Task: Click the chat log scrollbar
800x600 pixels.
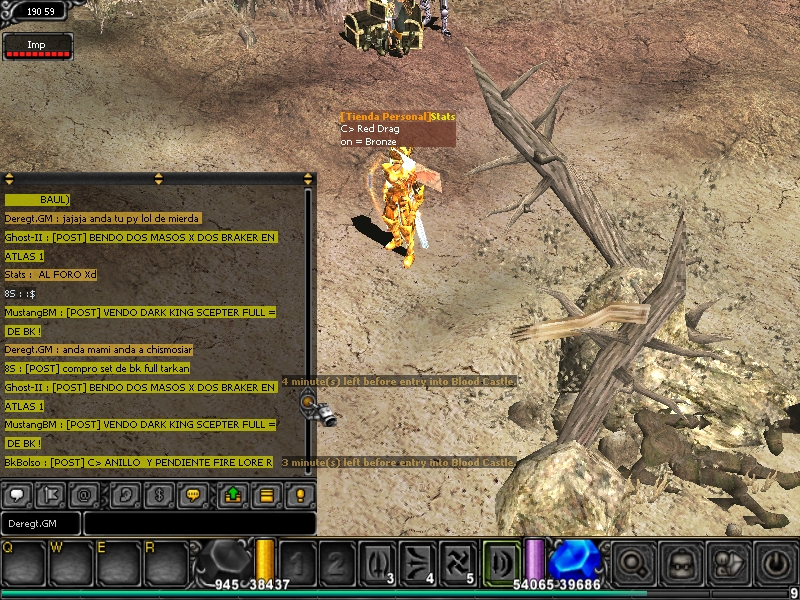Action: [x=308, y=300]
